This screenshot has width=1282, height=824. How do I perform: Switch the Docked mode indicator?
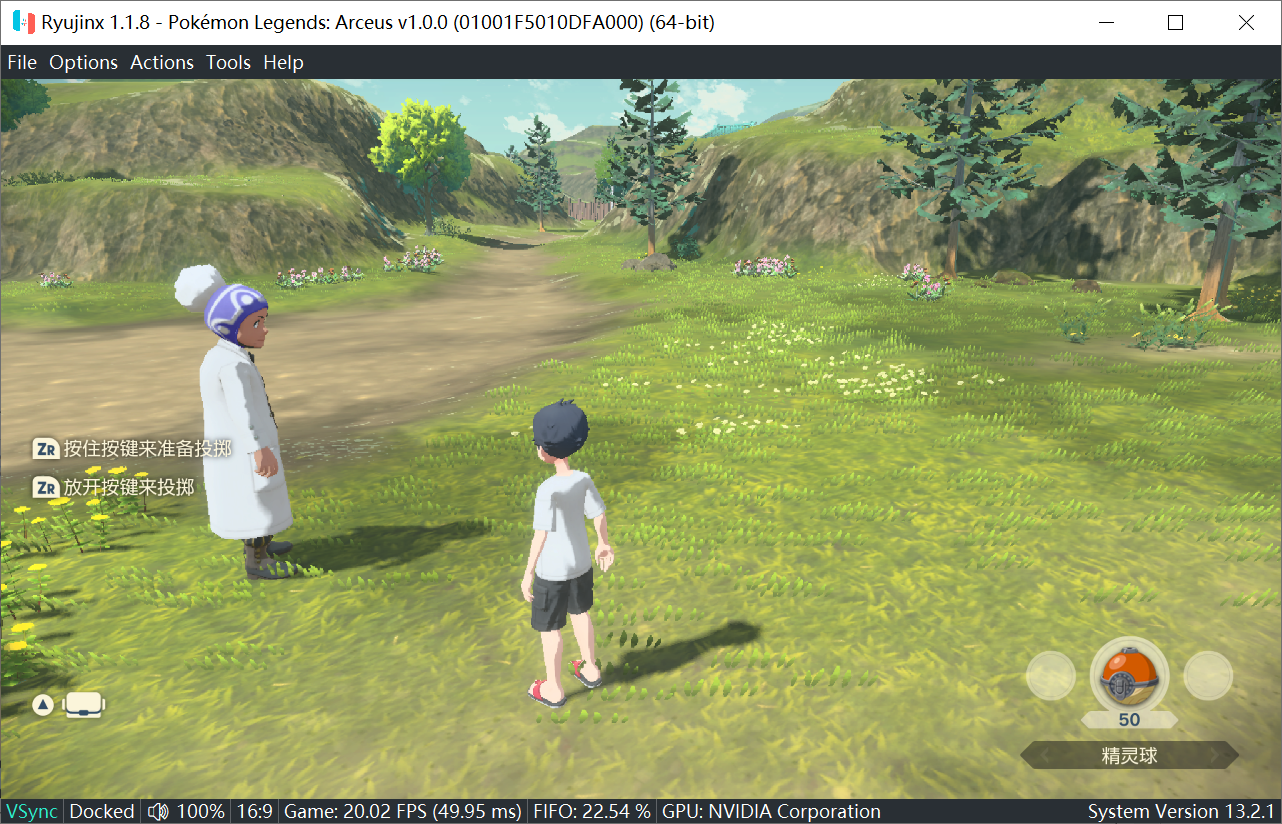click(x=102, y=811)
